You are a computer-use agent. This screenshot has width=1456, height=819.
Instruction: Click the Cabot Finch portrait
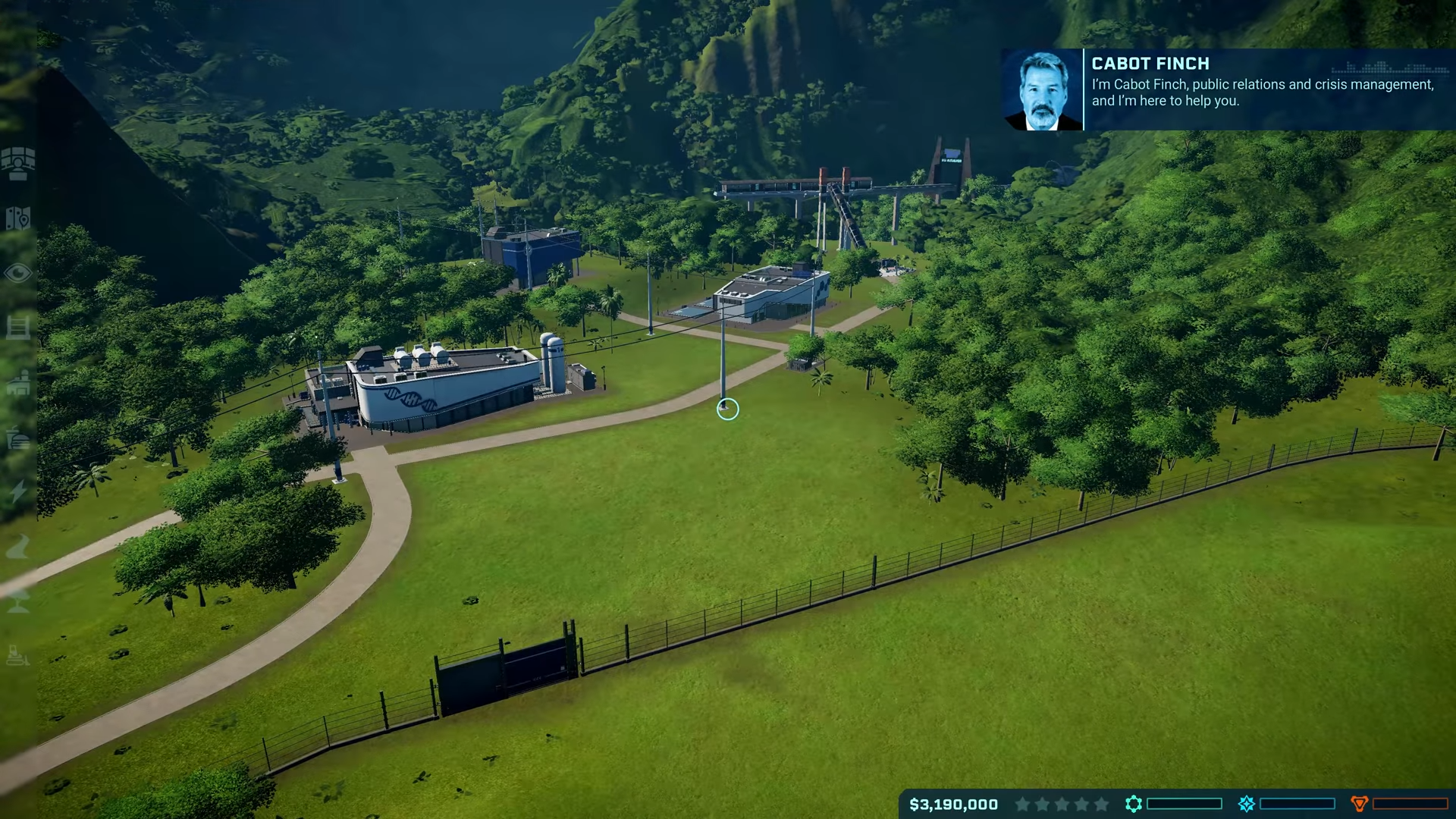click(1043, 90)
